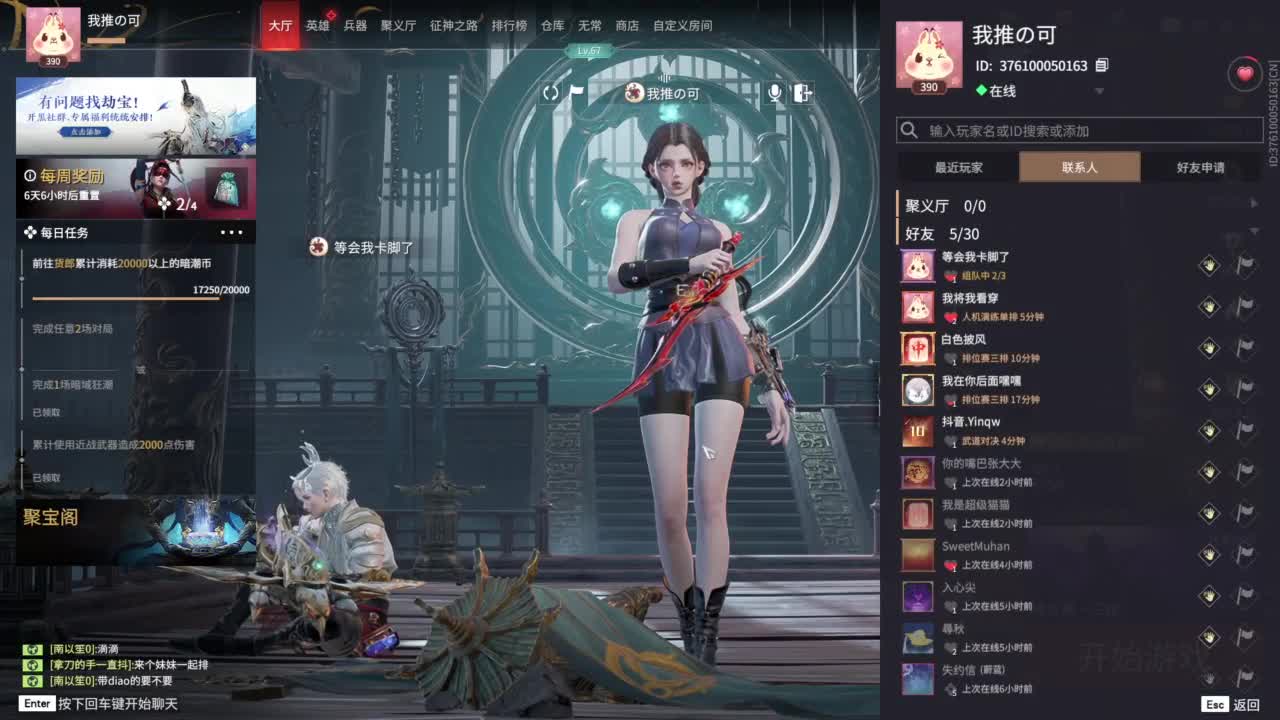The width and height of the screenshot is (1280, 720).
Task: Open the 商店 shop from top navigation
Action: (627, 26)
